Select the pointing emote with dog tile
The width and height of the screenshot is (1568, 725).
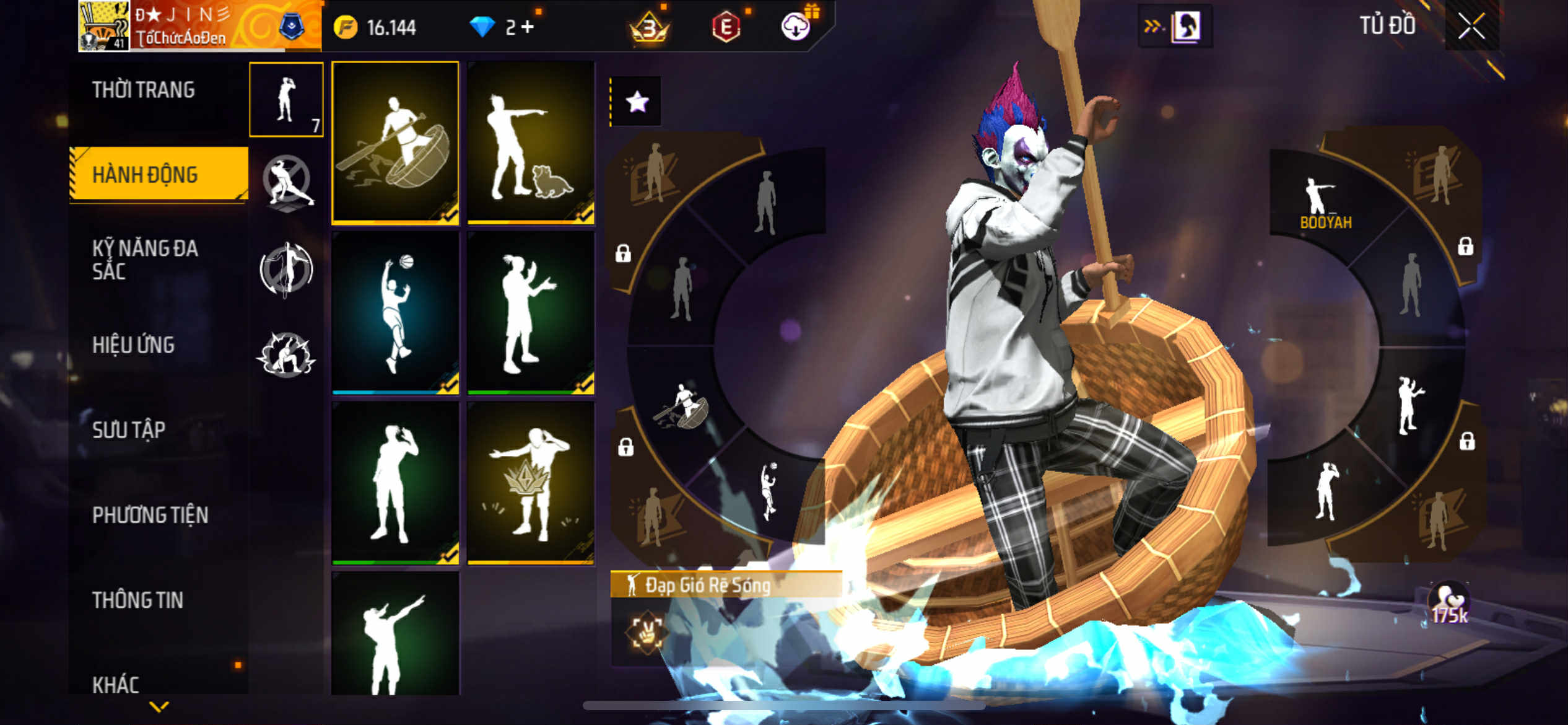[x=531, y=142]
